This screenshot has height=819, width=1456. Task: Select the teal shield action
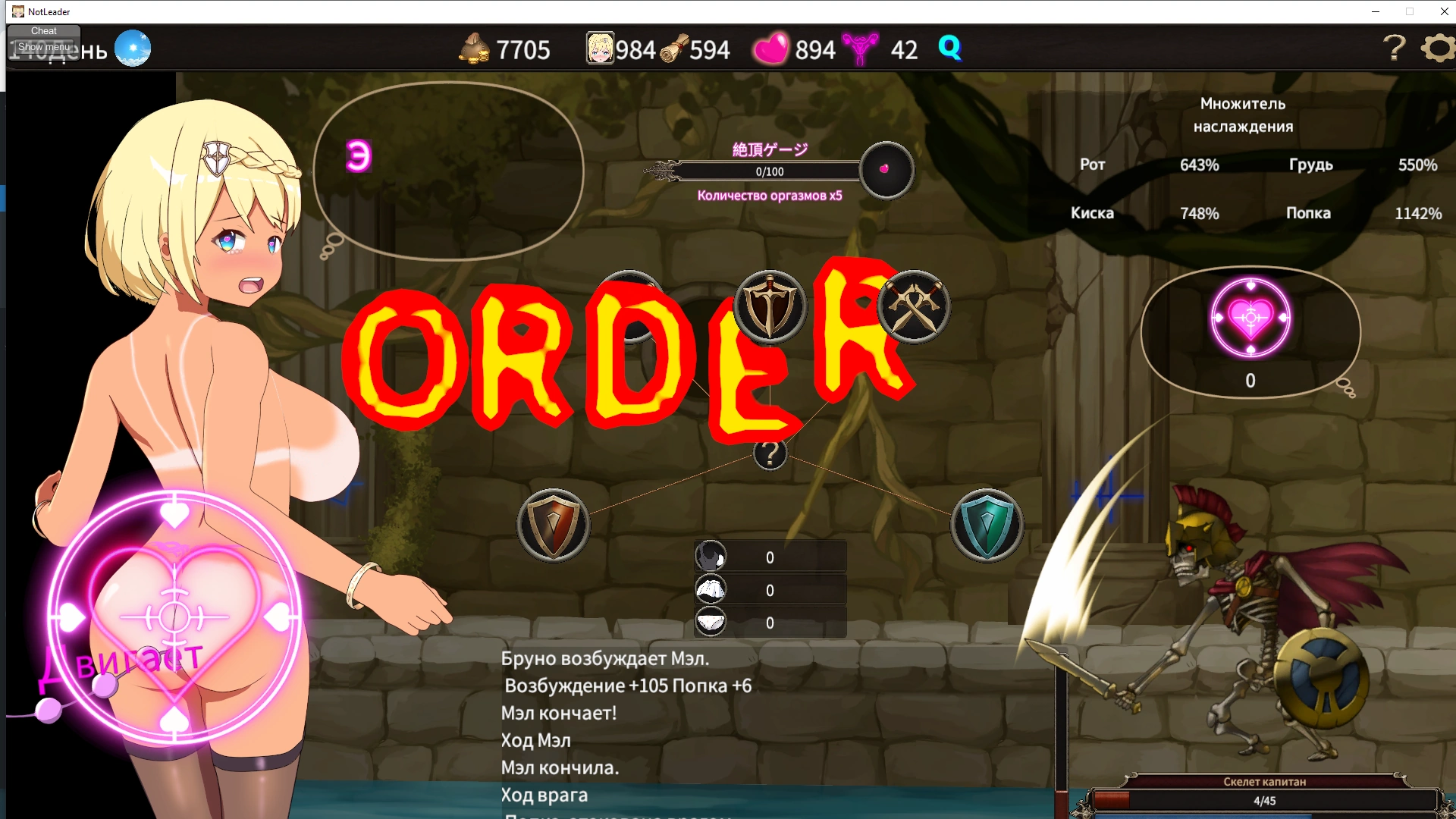click(987, 525)
